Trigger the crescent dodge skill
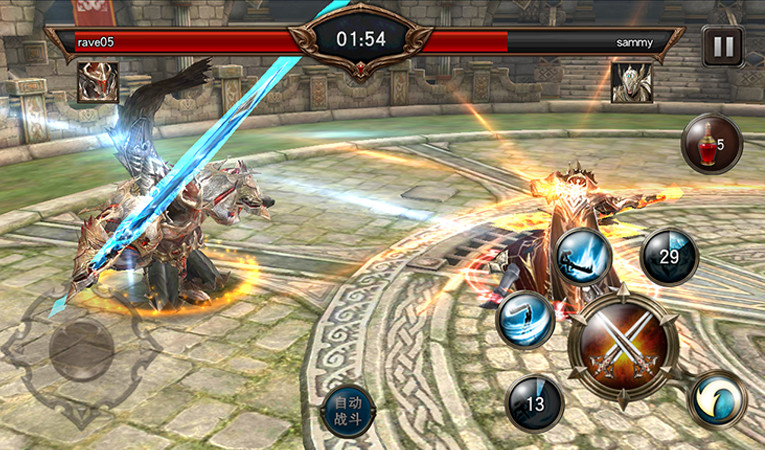This screenshot has width=765, height=450. tap(717, 398)
